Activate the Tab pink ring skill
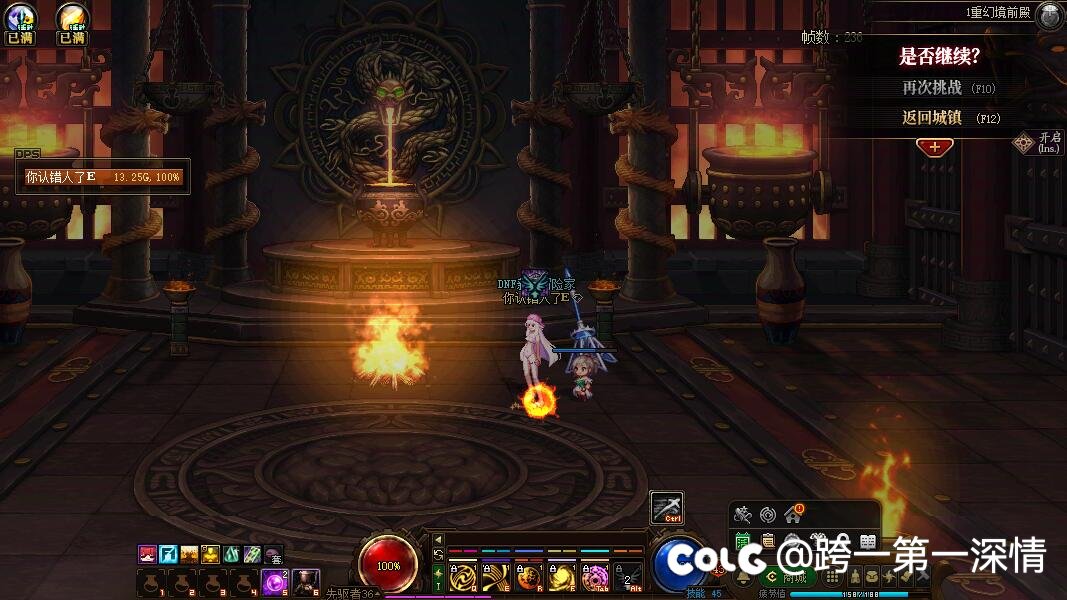Screen dimensions: 1067x600 click(x=595, y=577)
